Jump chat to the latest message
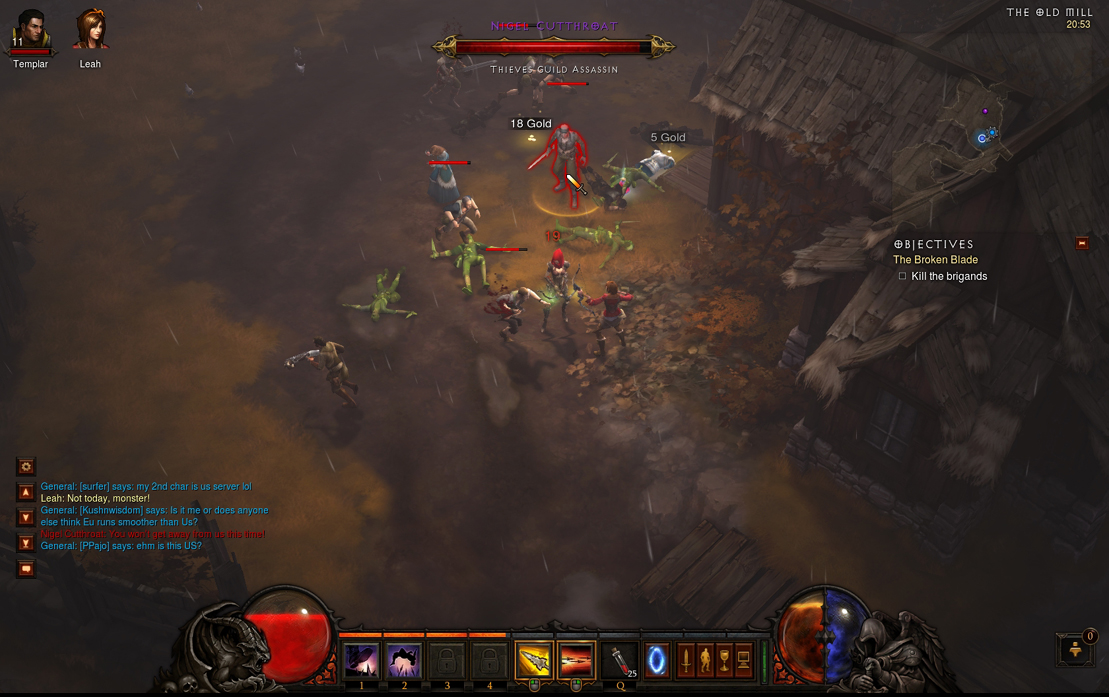 click(26, 543)
